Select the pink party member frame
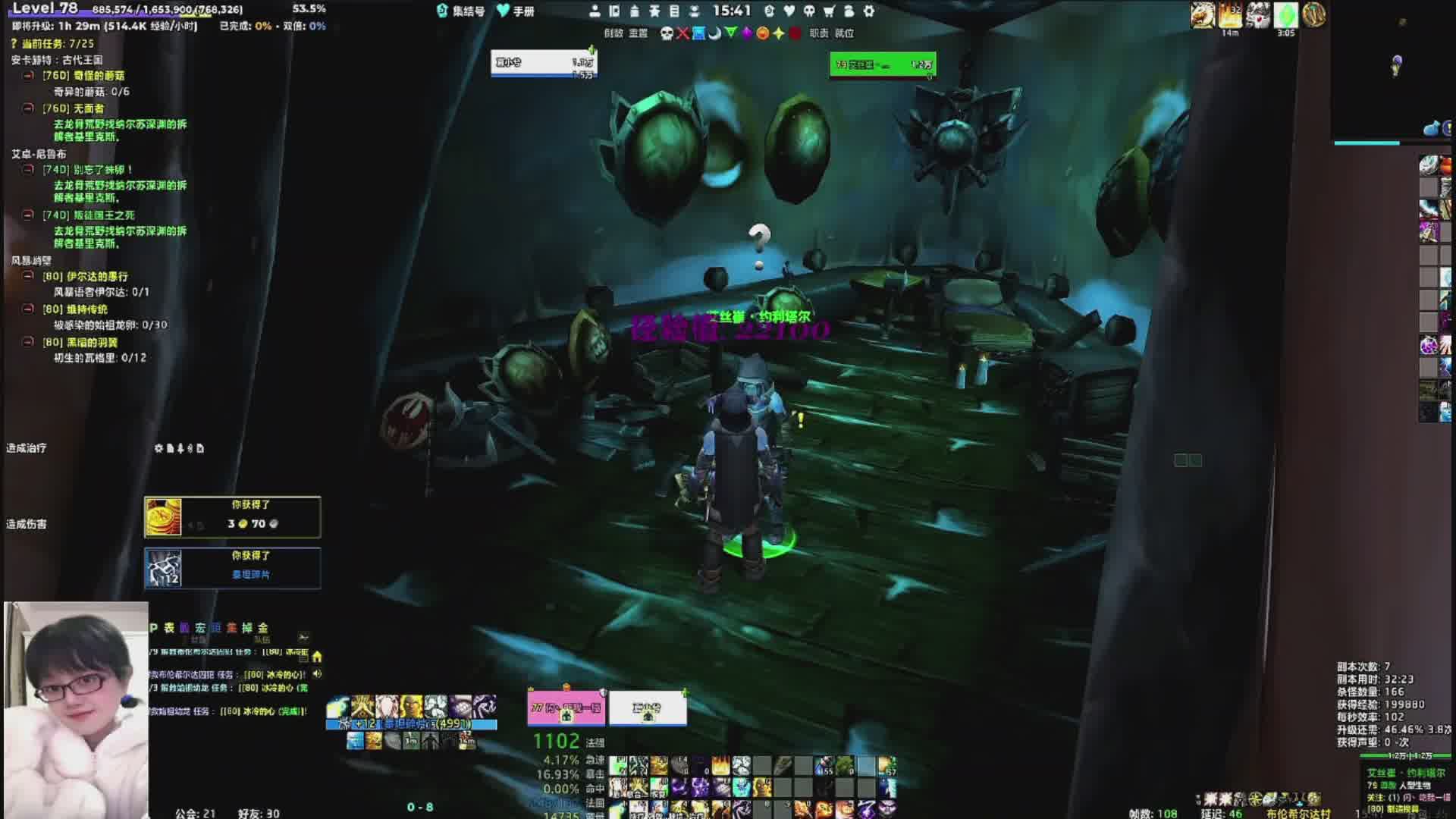The width and height of the screenshot is (1456, 819). (x=566, y=708)
